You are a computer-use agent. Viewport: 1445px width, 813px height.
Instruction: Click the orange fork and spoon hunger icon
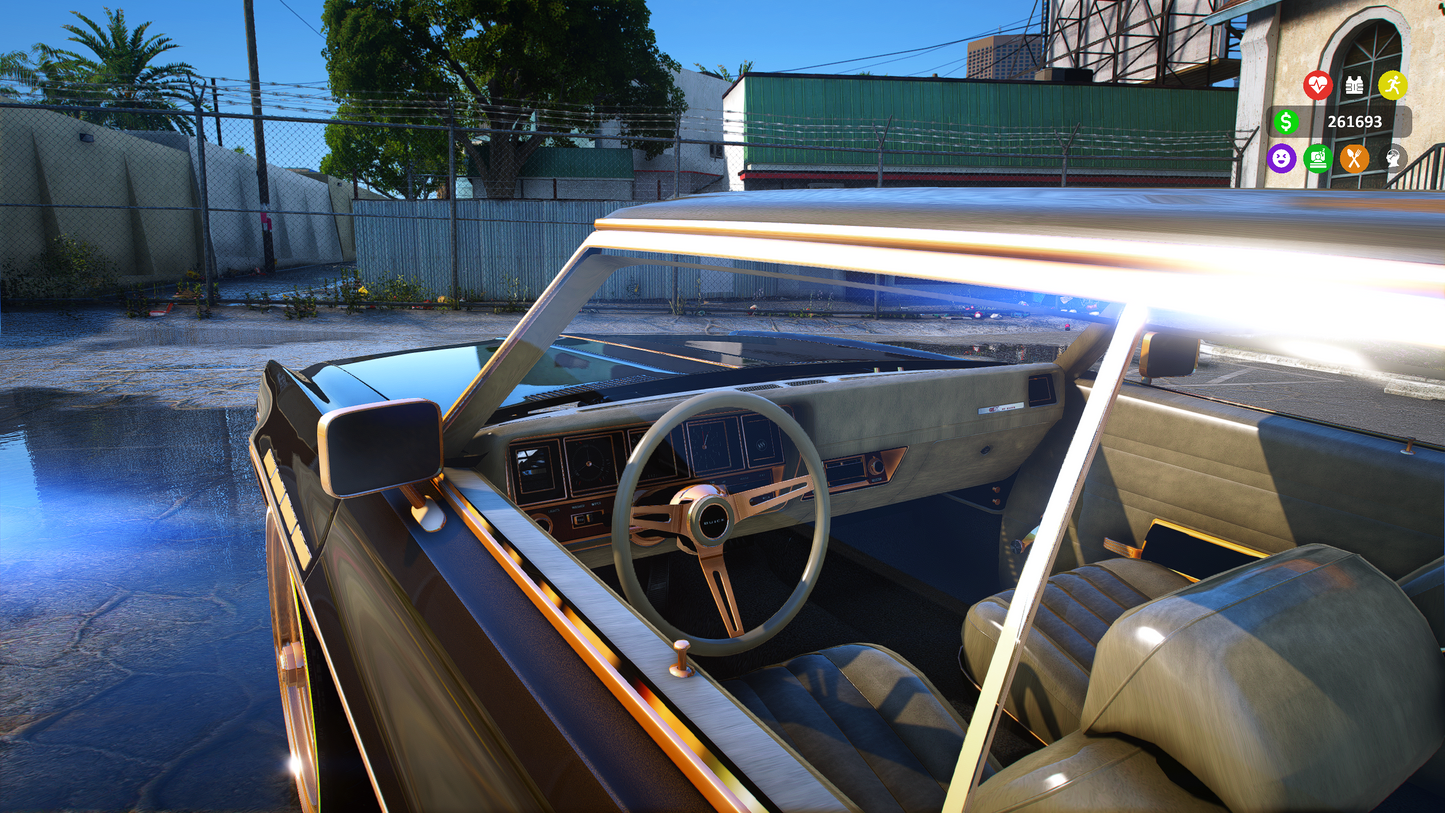[1355, 158]
